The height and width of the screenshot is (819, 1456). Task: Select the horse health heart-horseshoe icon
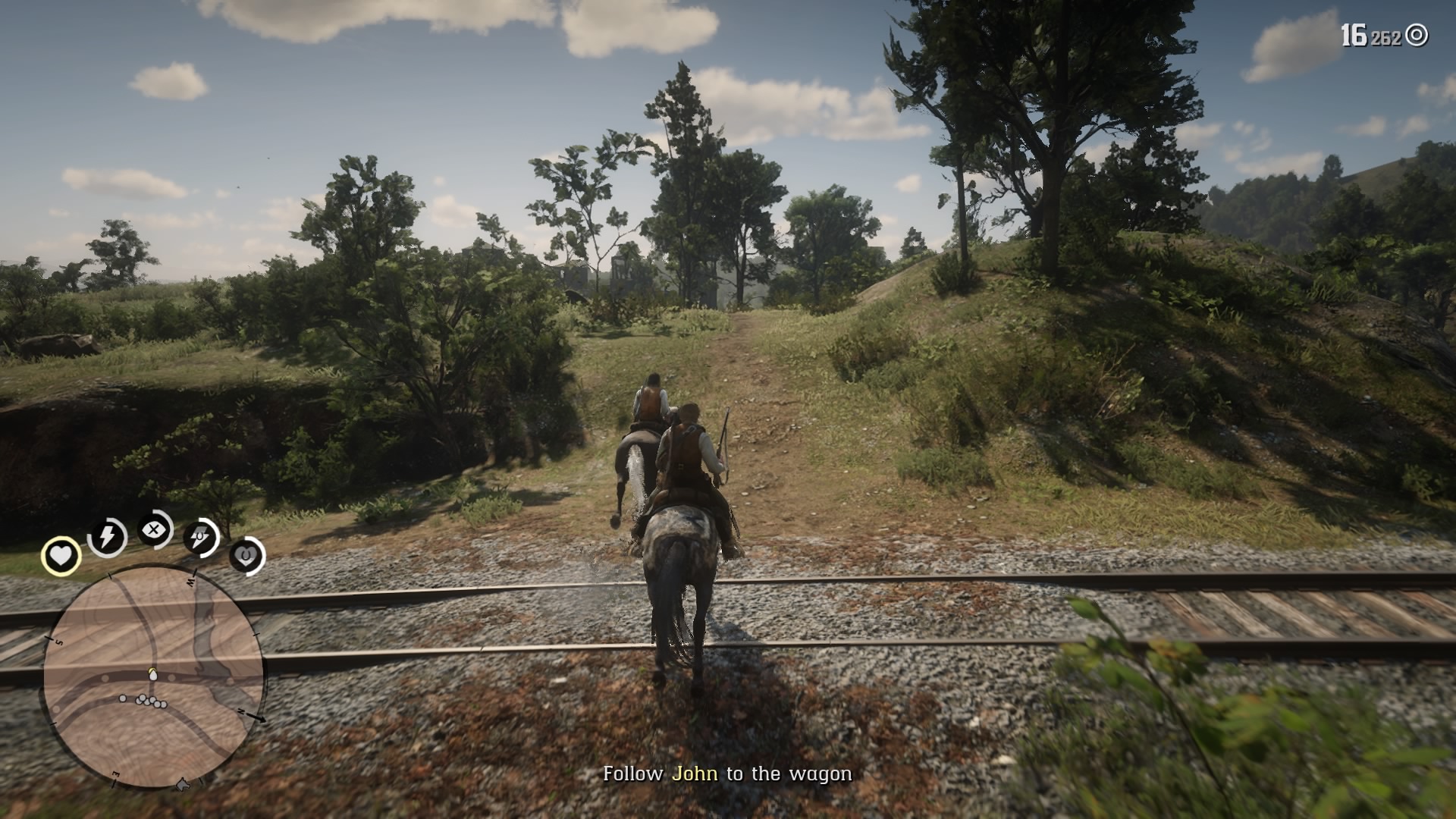[x=246, y=555]
